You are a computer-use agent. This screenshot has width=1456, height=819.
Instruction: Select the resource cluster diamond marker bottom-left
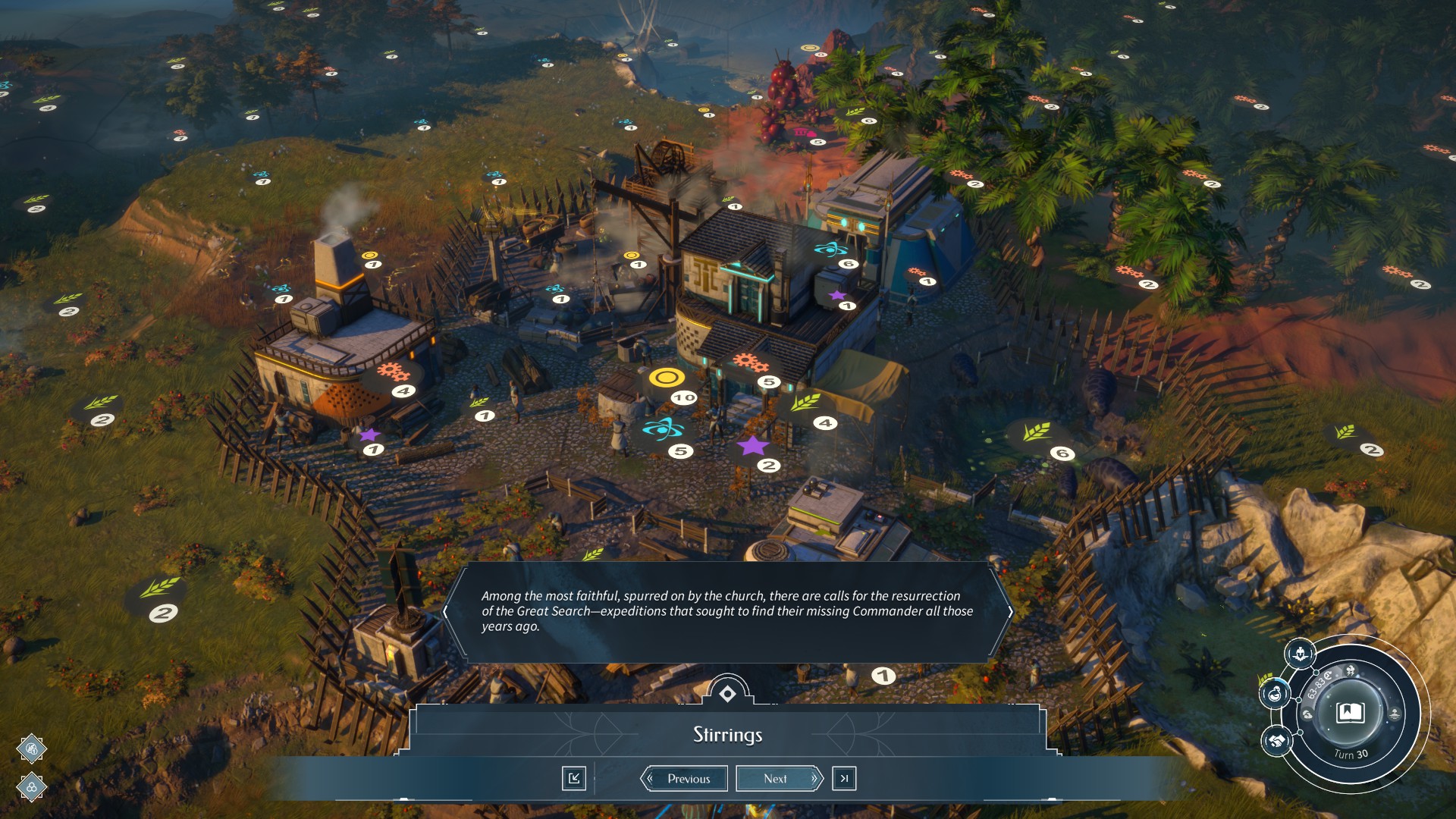(x=31, y=787)
